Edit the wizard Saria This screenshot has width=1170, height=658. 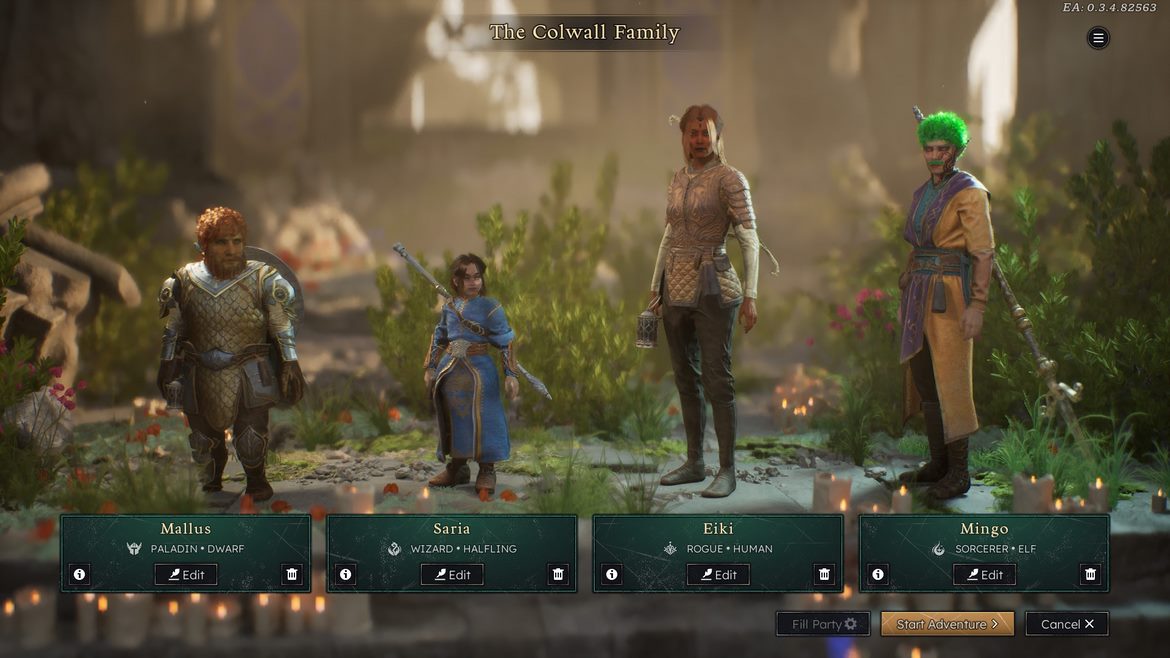(x=452, y=574)
